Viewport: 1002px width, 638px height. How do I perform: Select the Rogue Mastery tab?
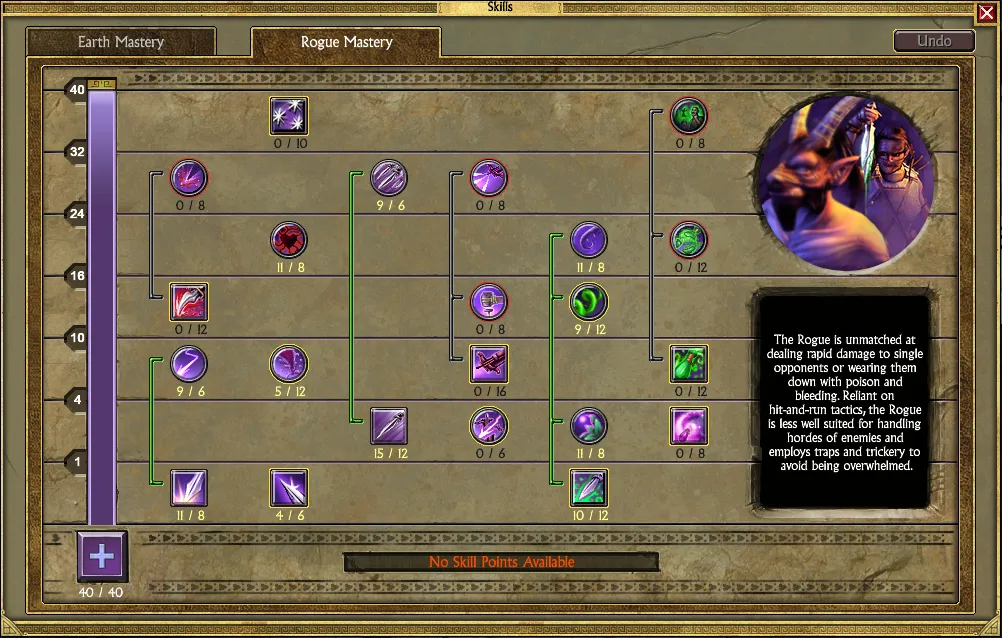pyautogui.click(x=346, y=42)
